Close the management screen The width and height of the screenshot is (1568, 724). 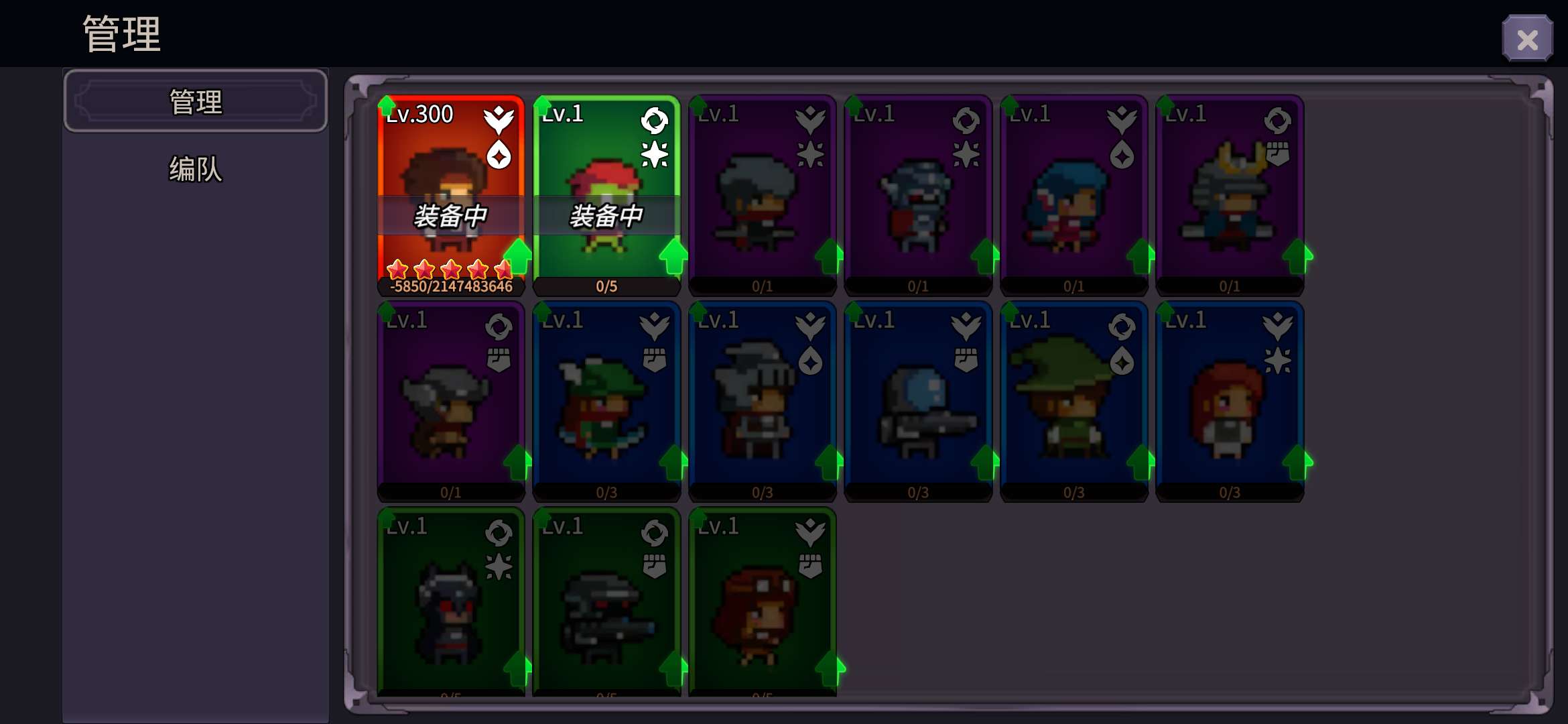[x=1527, y=39]
